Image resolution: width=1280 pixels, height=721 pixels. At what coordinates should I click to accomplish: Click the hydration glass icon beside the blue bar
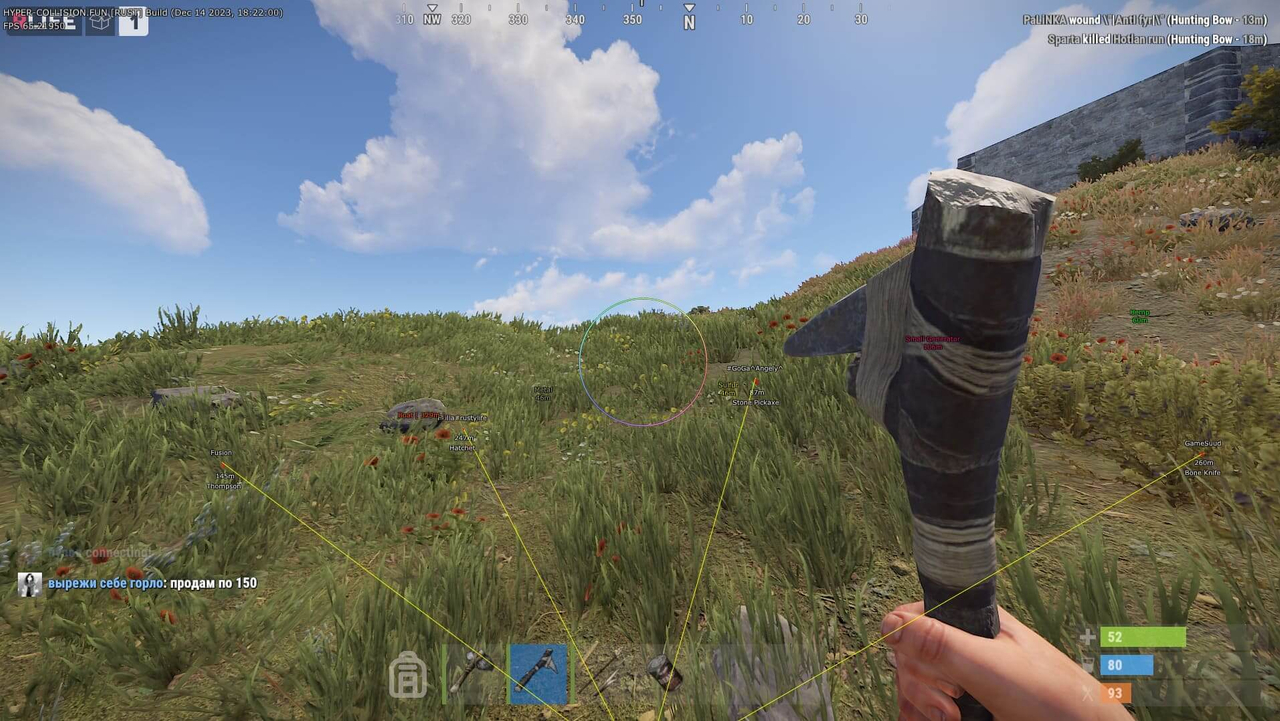1086,665
